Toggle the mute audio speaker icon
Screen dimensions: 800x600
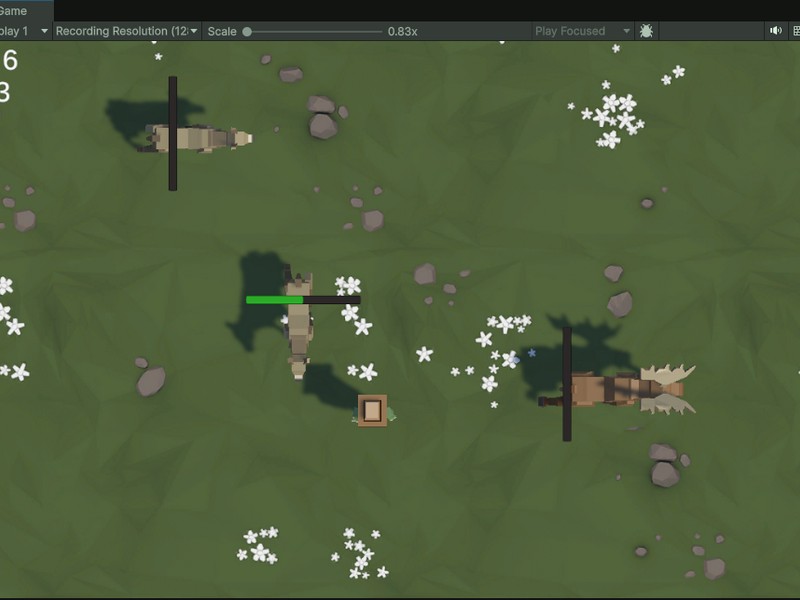tap(775, 31)
